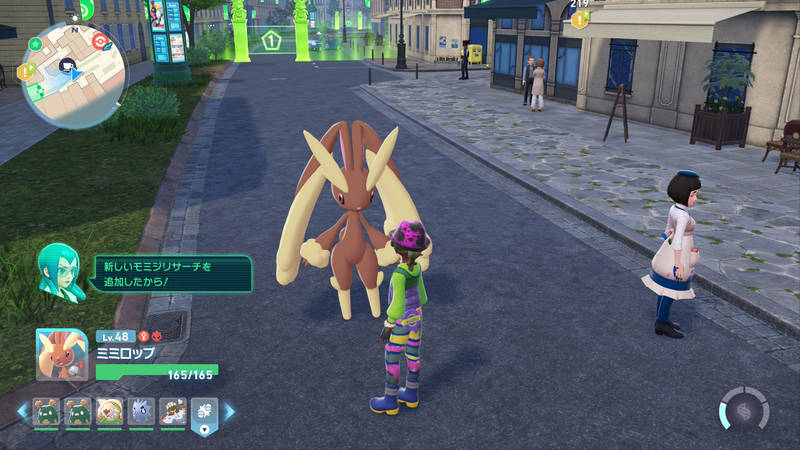Click the dollar sign gauge icon
The image size is (800, 450).
743,411
